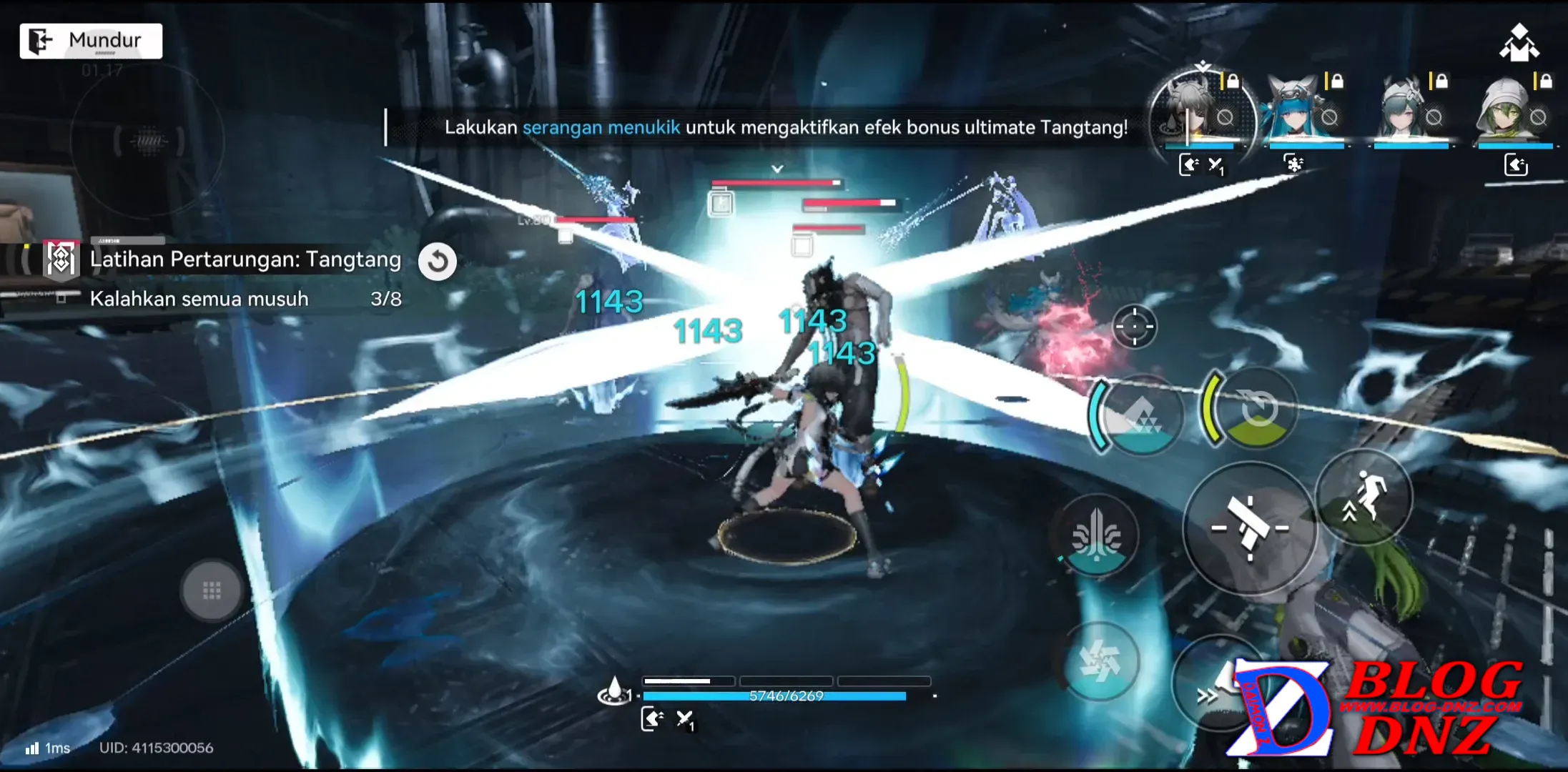The image size is (1568, 772).
Task: Open the team formation icon
Action: click(x=1519, y=44)
